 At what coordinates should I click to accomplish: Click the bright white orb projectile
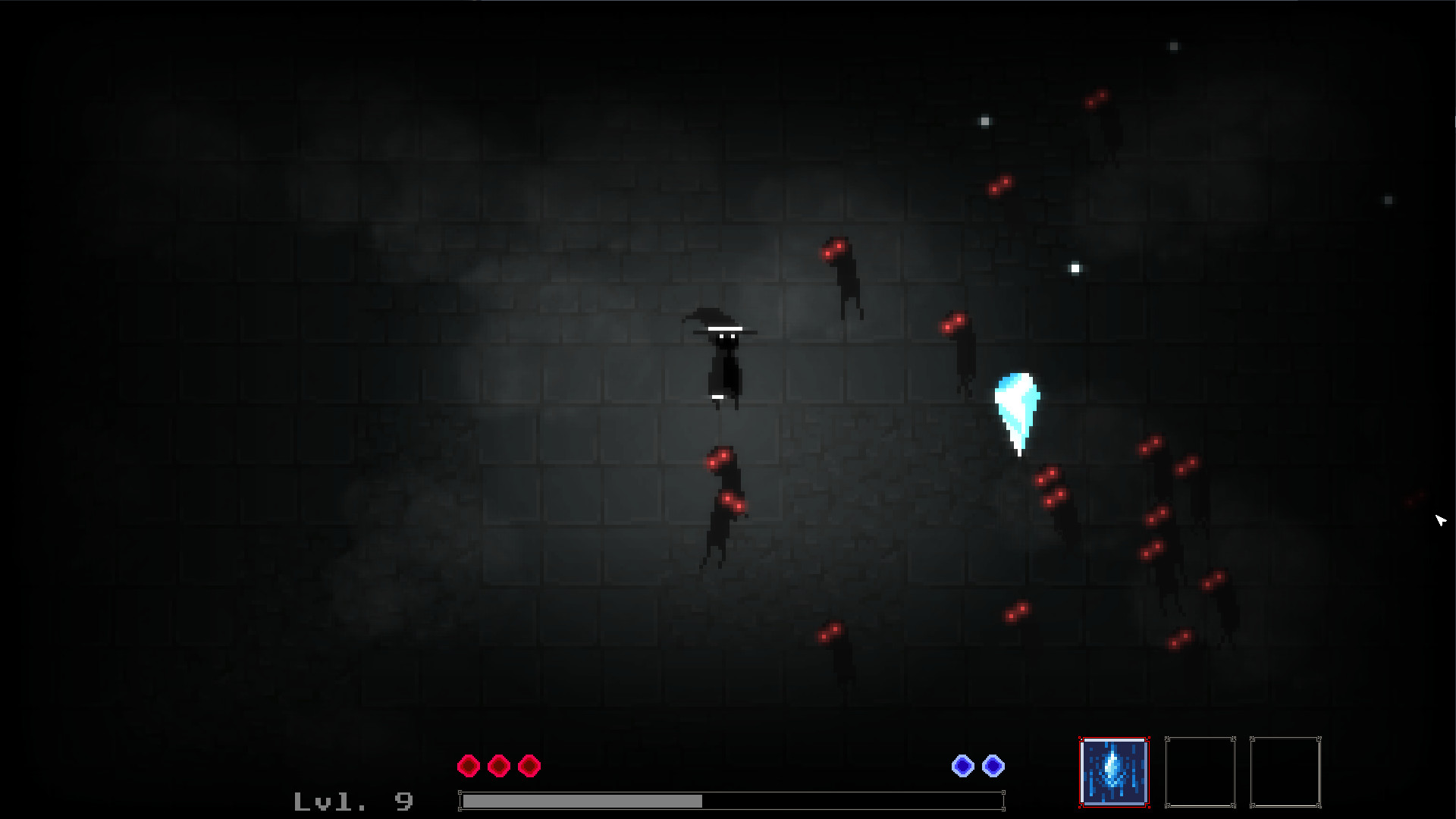[x=1075, y=267]
